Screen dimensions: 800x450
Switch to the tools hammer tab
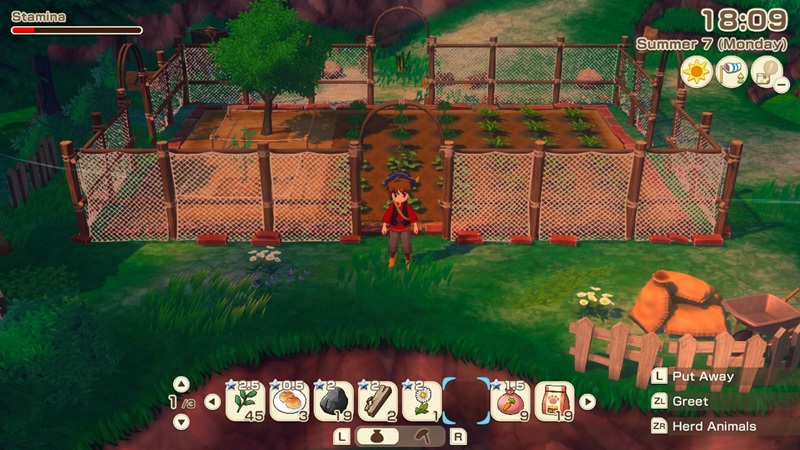coord(423,436)
